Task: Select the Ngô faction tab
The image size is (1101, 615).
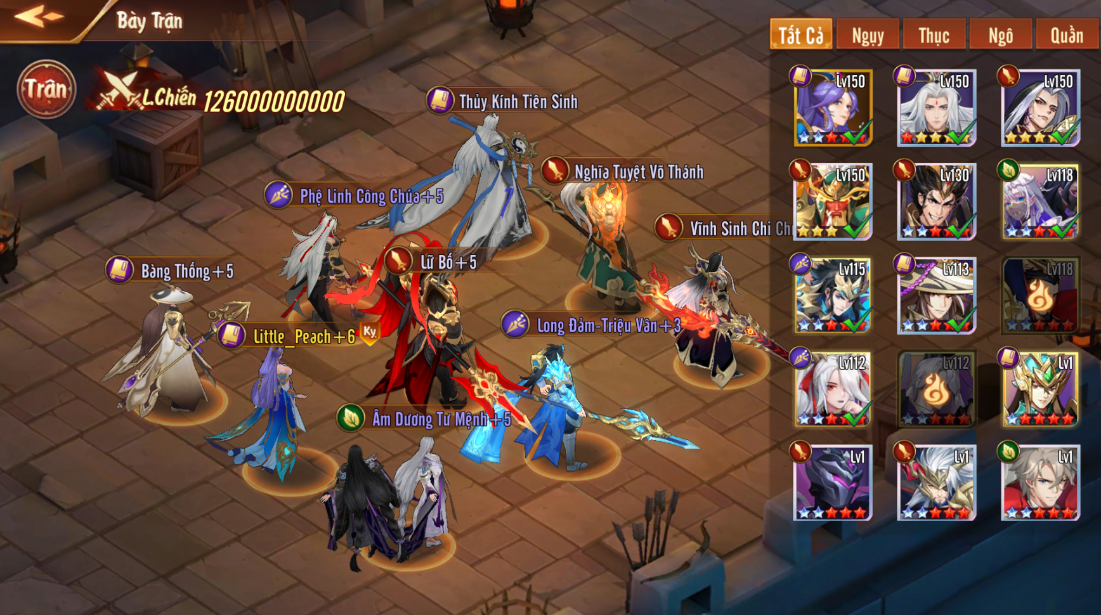Action: pyautogui.click(x=1000, y=35)
